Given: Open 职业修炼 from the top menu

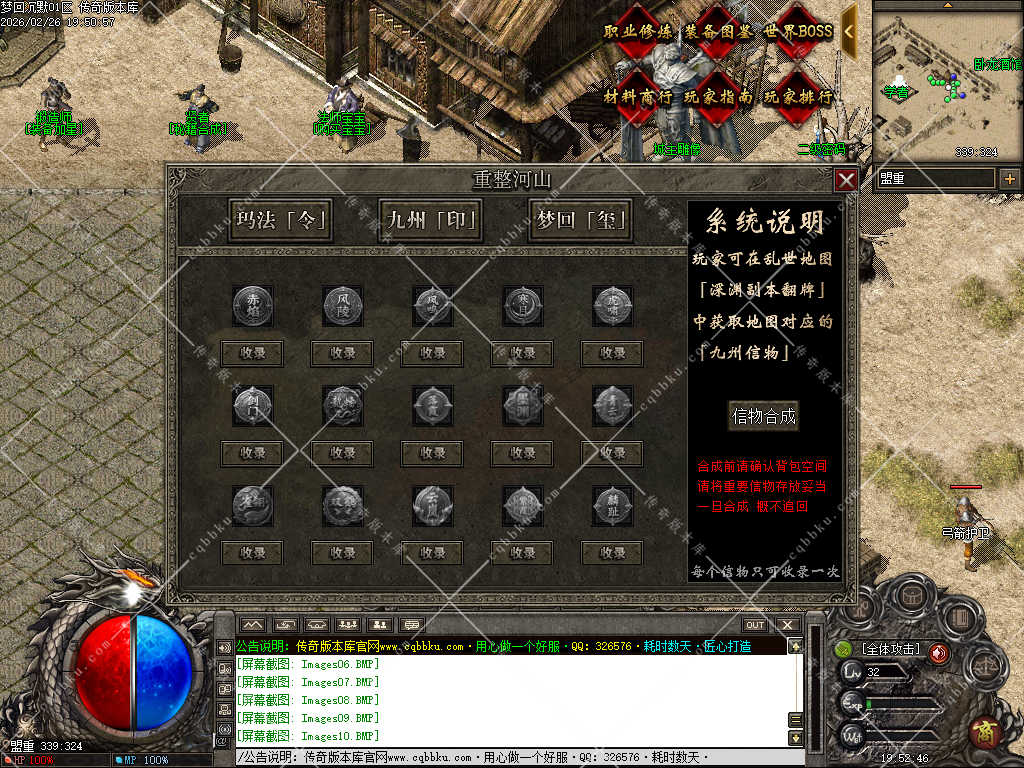Looking at the screenshot, I should (638, 31).
